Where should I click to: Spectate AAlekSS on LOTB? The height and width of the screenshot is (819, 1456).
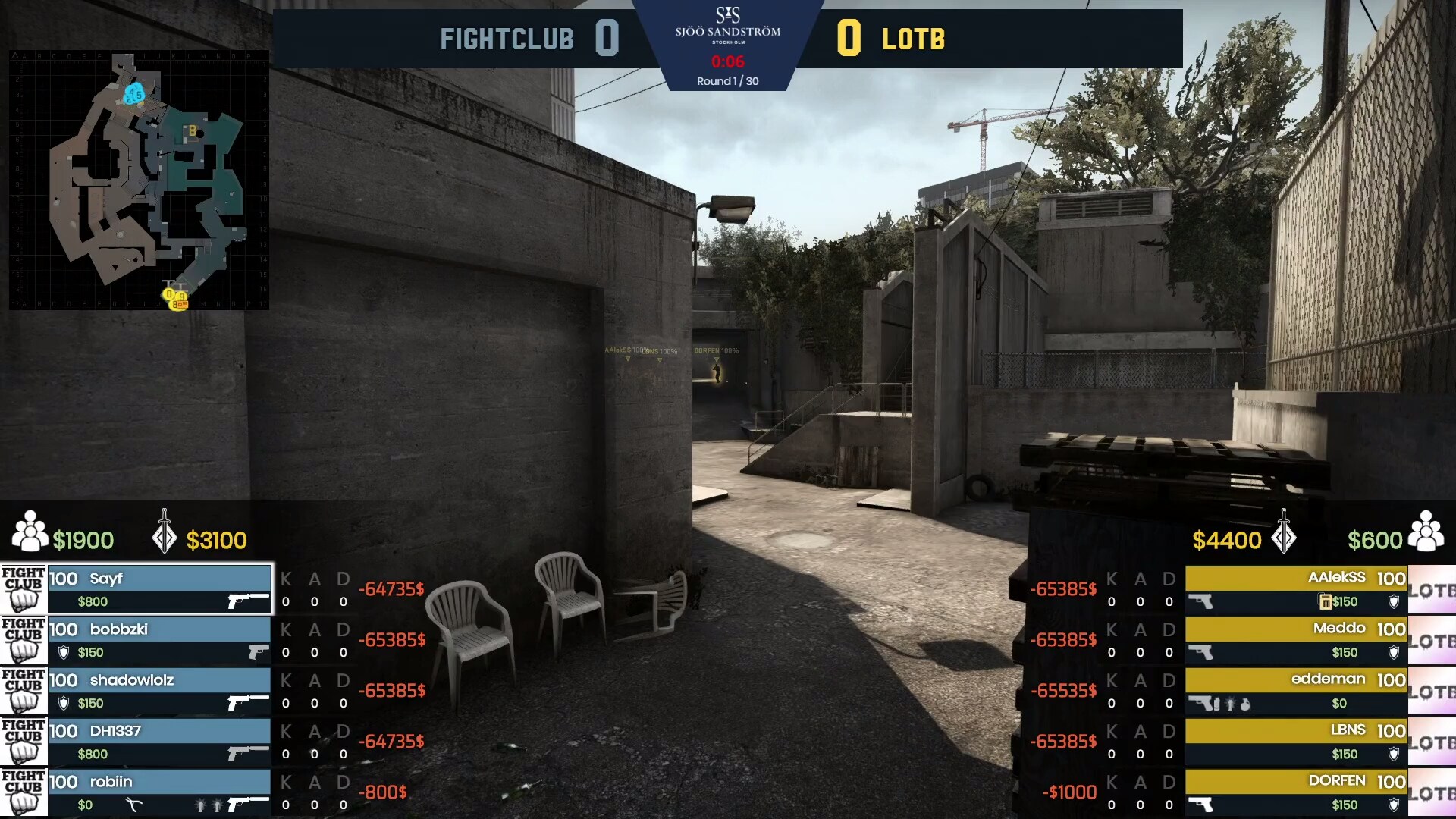(x=1296, y=588)
